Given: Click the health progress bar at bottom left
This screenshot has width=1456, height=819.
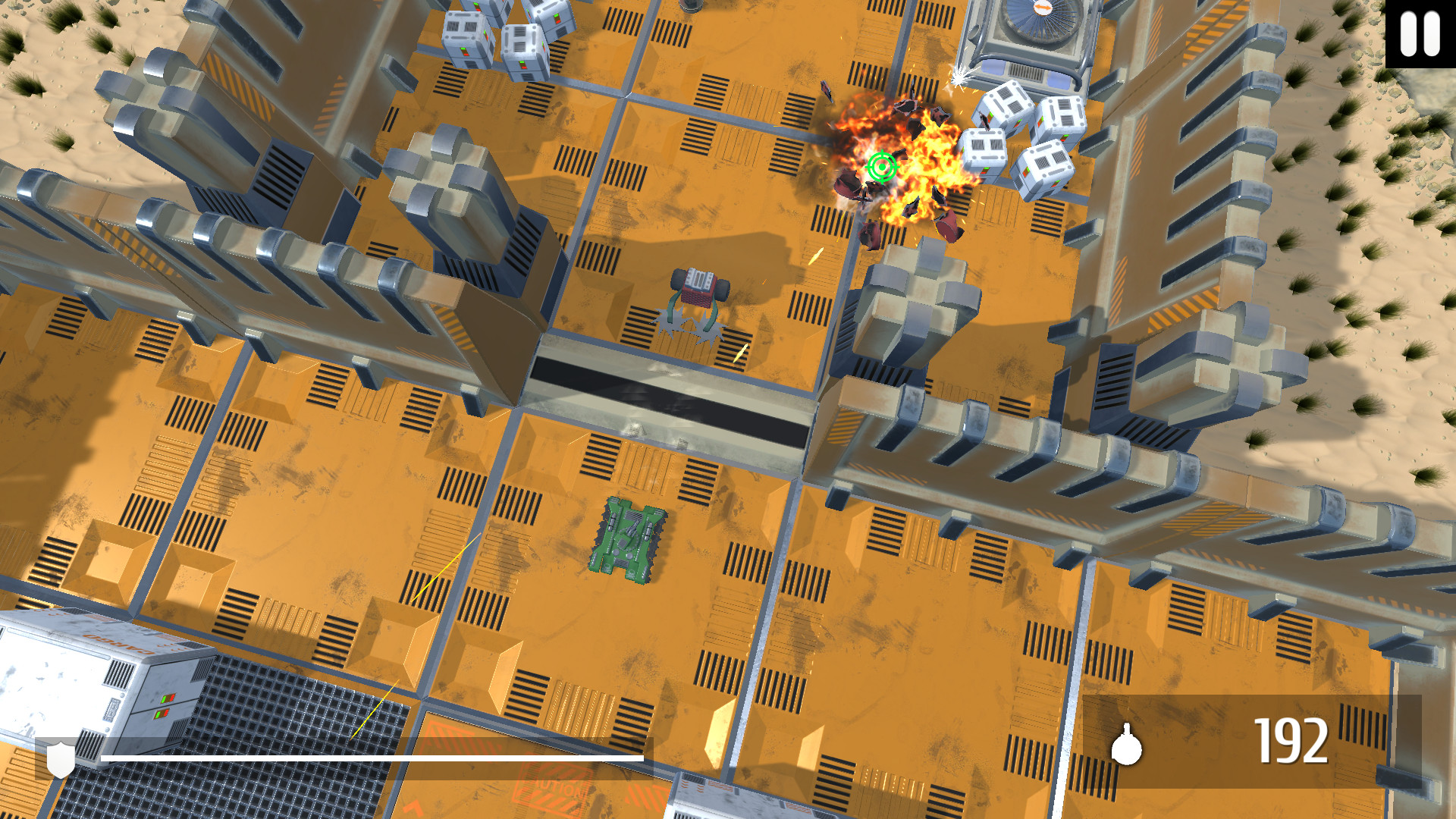Looking at the screenshot, I should pyautogui.click(x=372, y=756).
